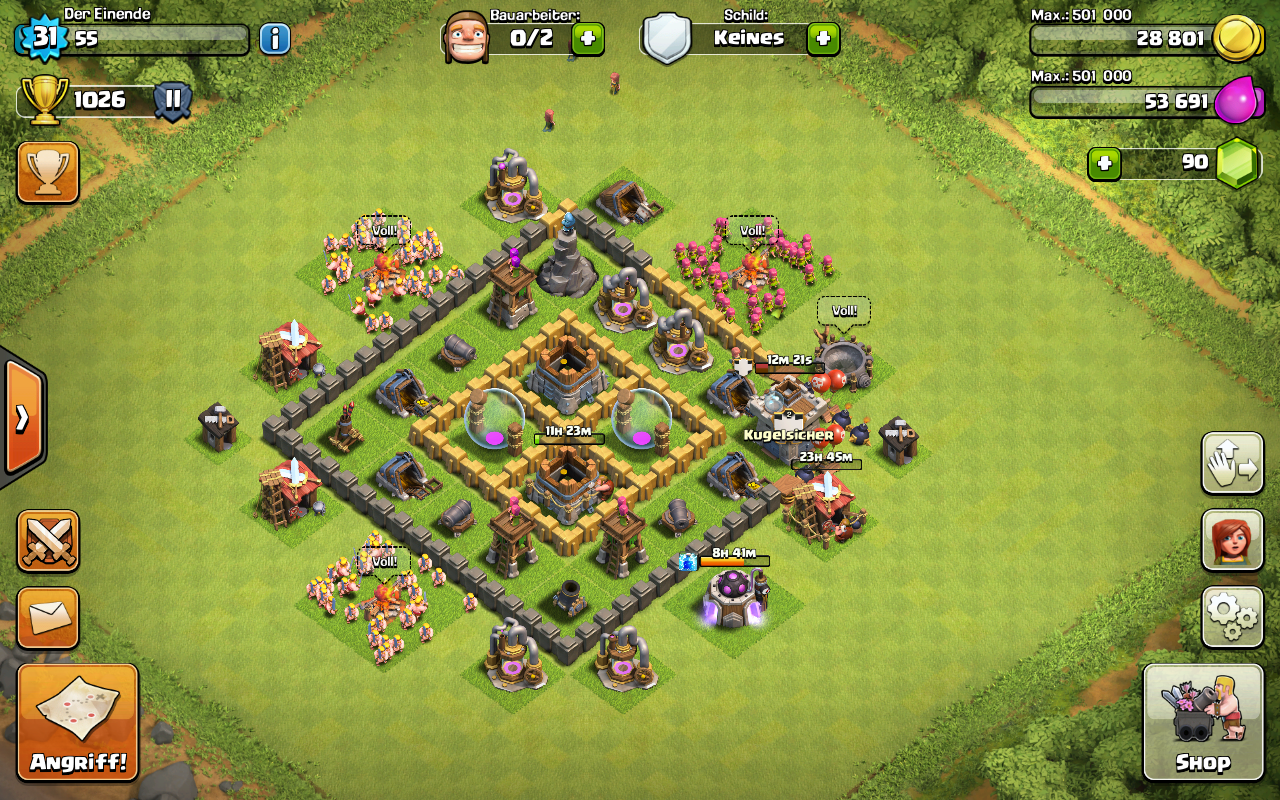
Task: Buy gems with the green plus button
Action: tap(1104, 162)
